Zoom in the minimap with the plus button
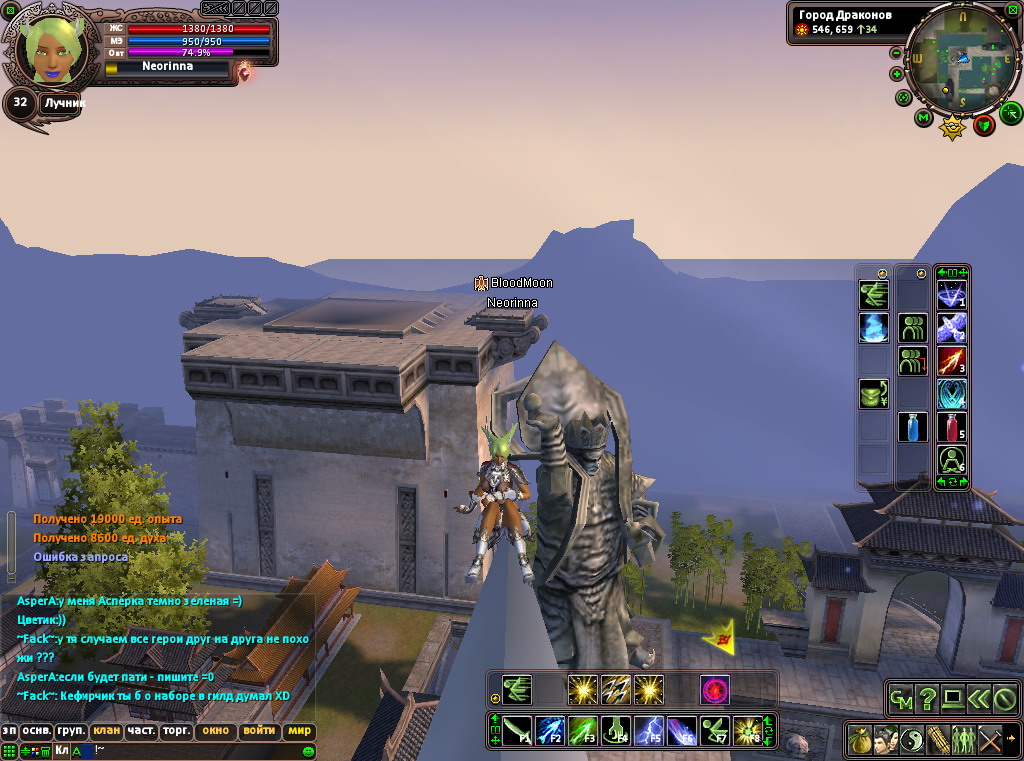 [896, 73]
